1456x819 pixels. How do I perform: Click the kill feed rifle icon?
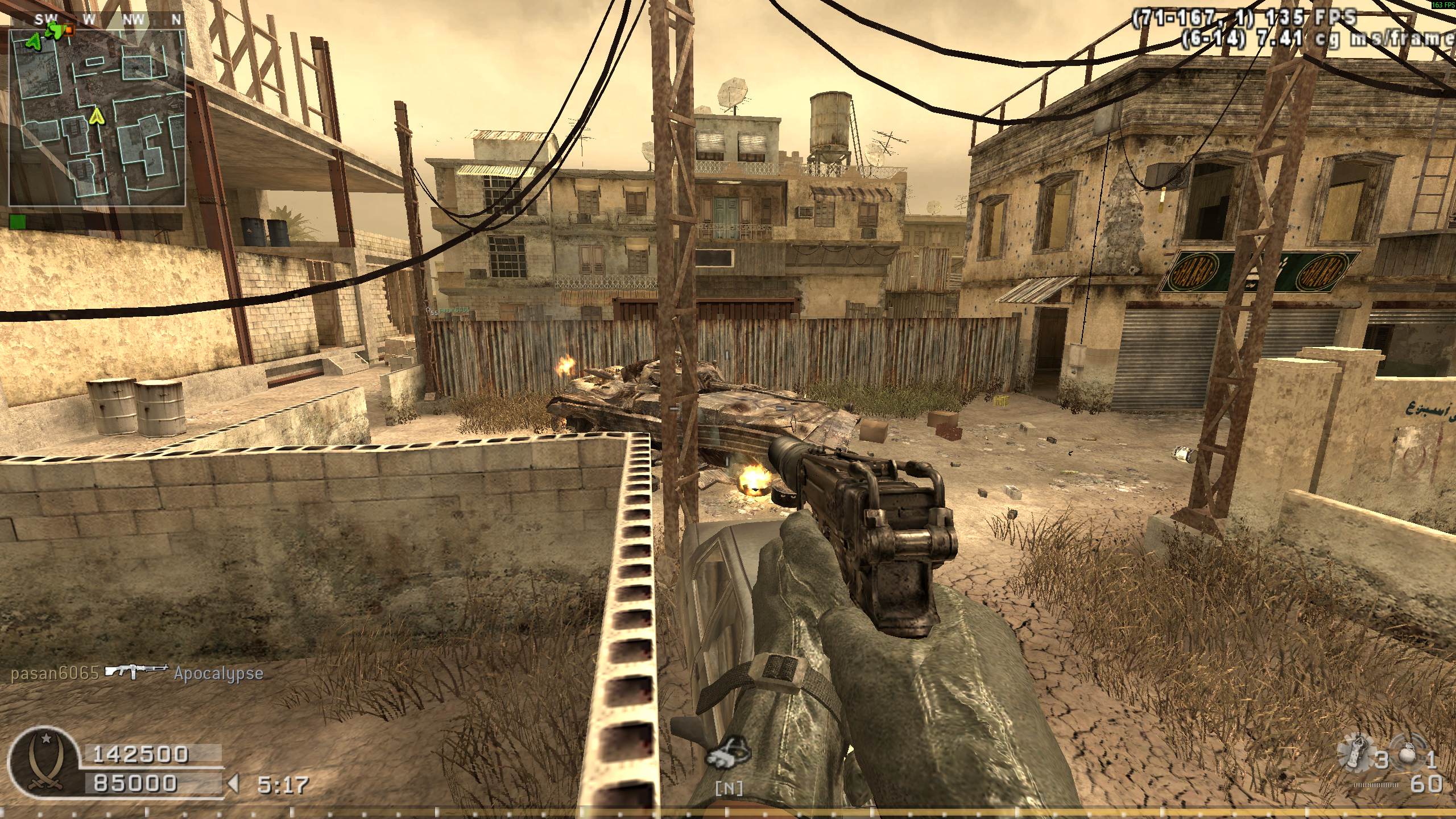coord(136,671)
